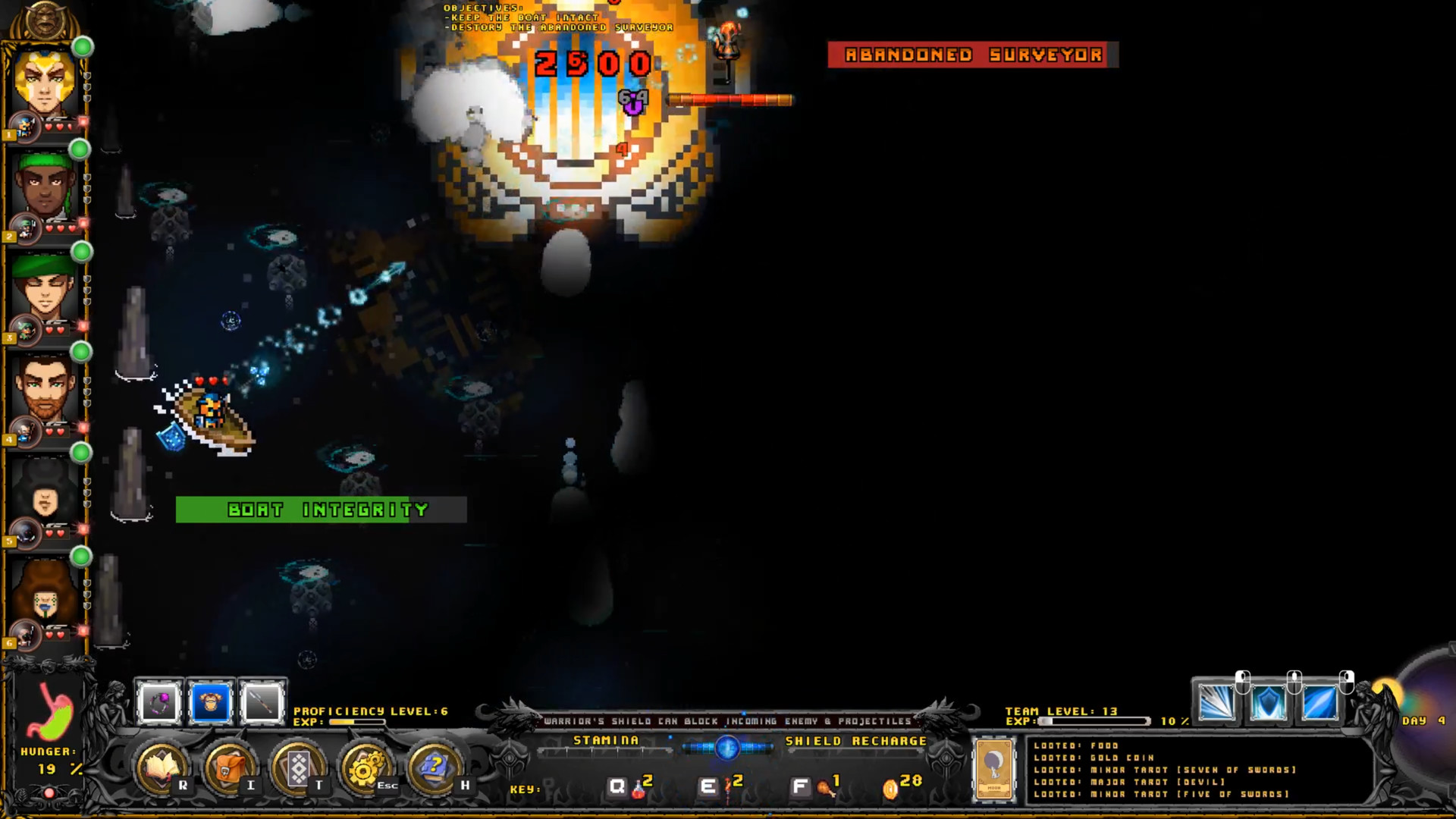The height and width of the screenshot is (819, 1456).
Task: Select the purple gem ring equipment slot
Action: click(159, 703)
